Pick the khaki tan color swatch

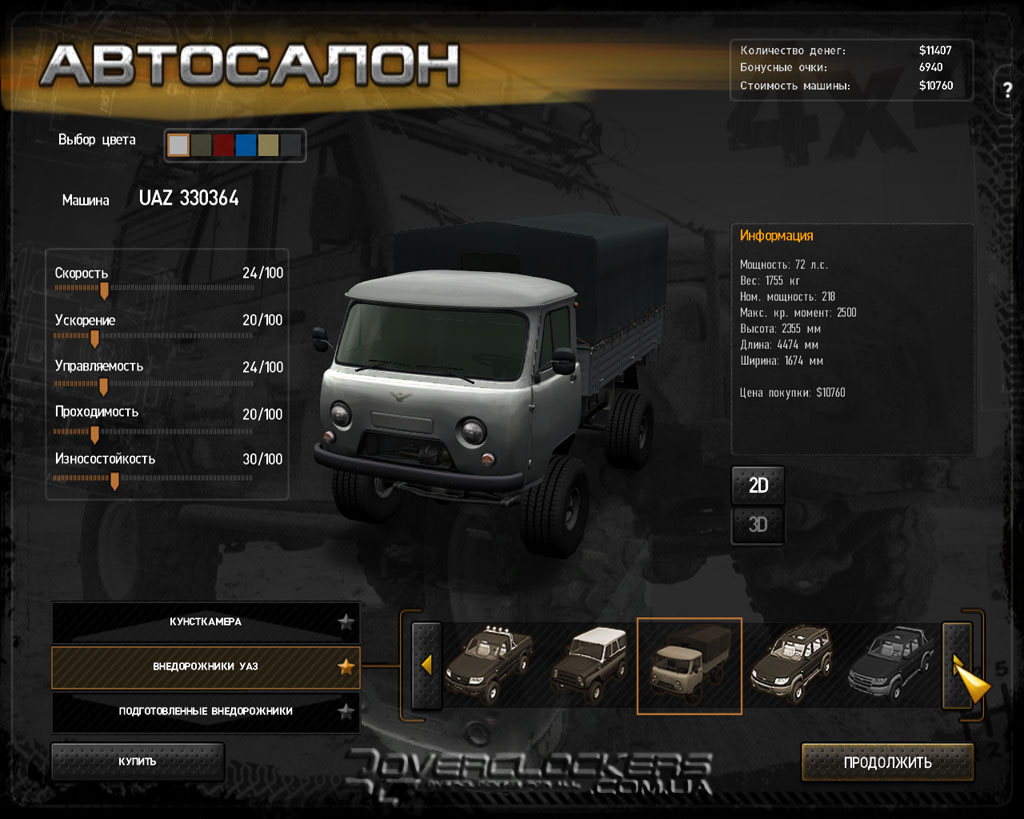click(268, 145)
